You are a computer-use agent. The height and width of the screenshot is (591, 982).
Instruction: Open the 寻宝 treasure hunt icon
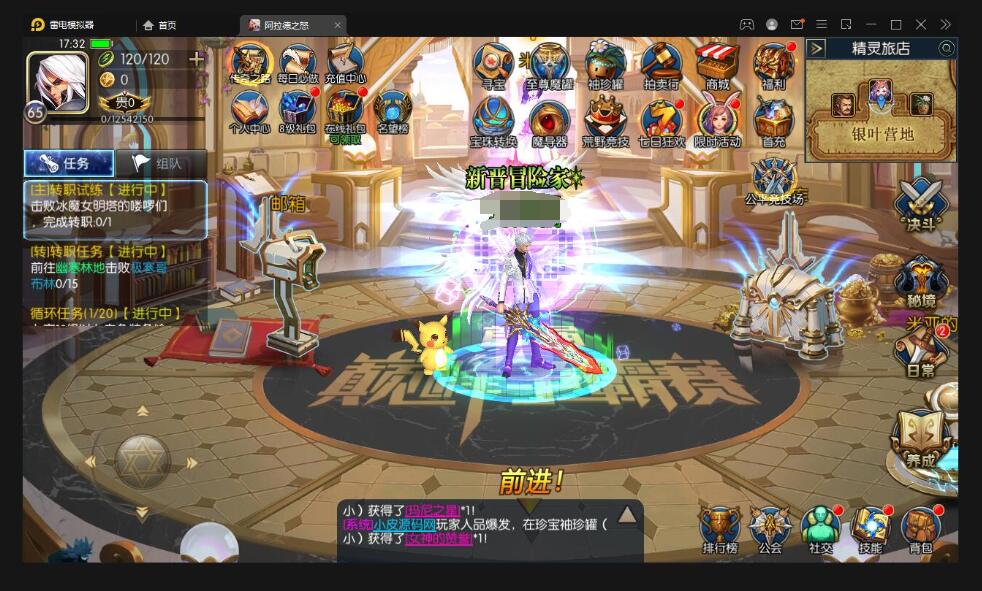pos(493,64)
